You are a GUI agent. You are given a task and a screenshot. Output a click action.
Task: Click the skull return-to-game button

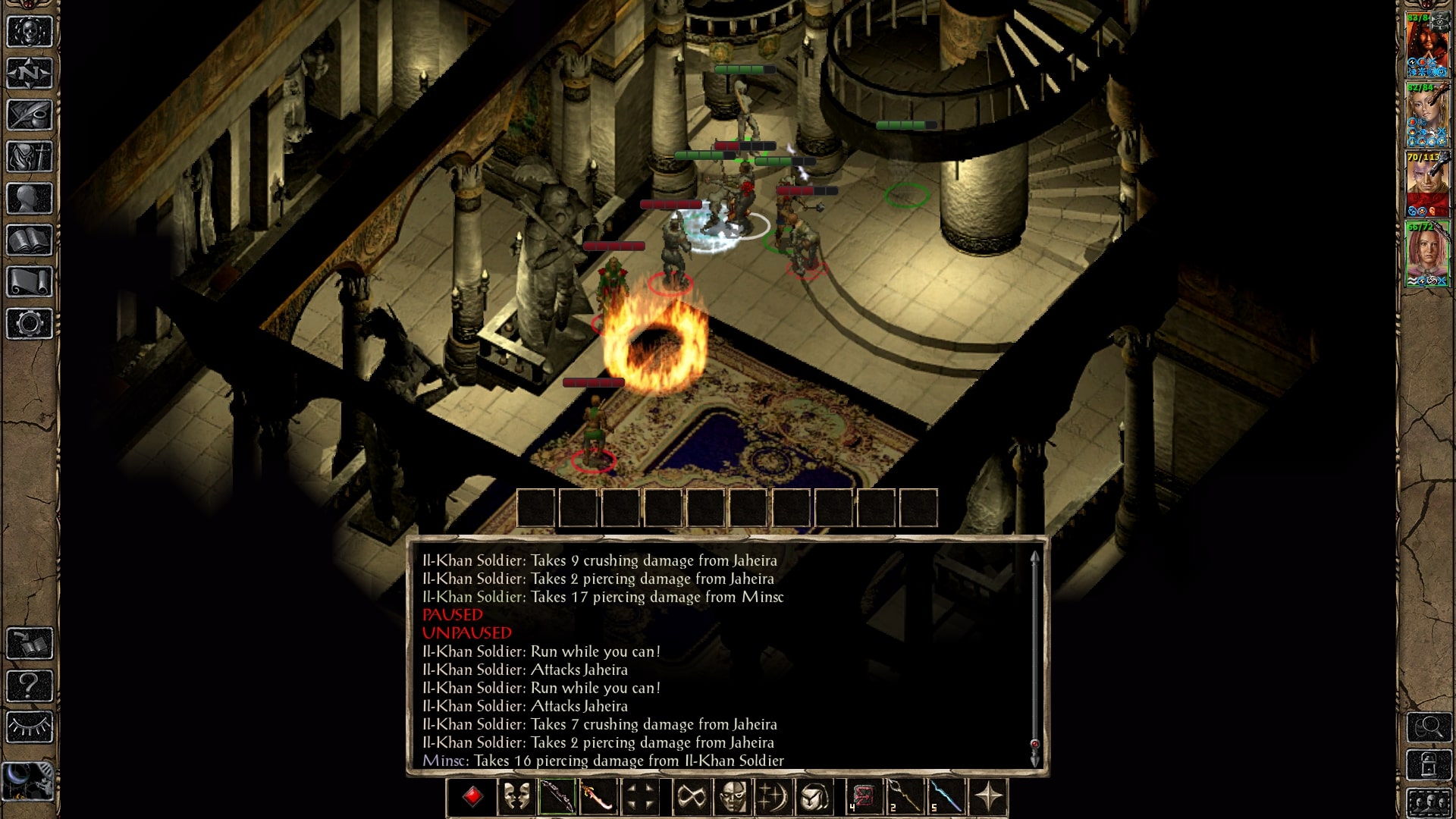(x=30, y=32)
